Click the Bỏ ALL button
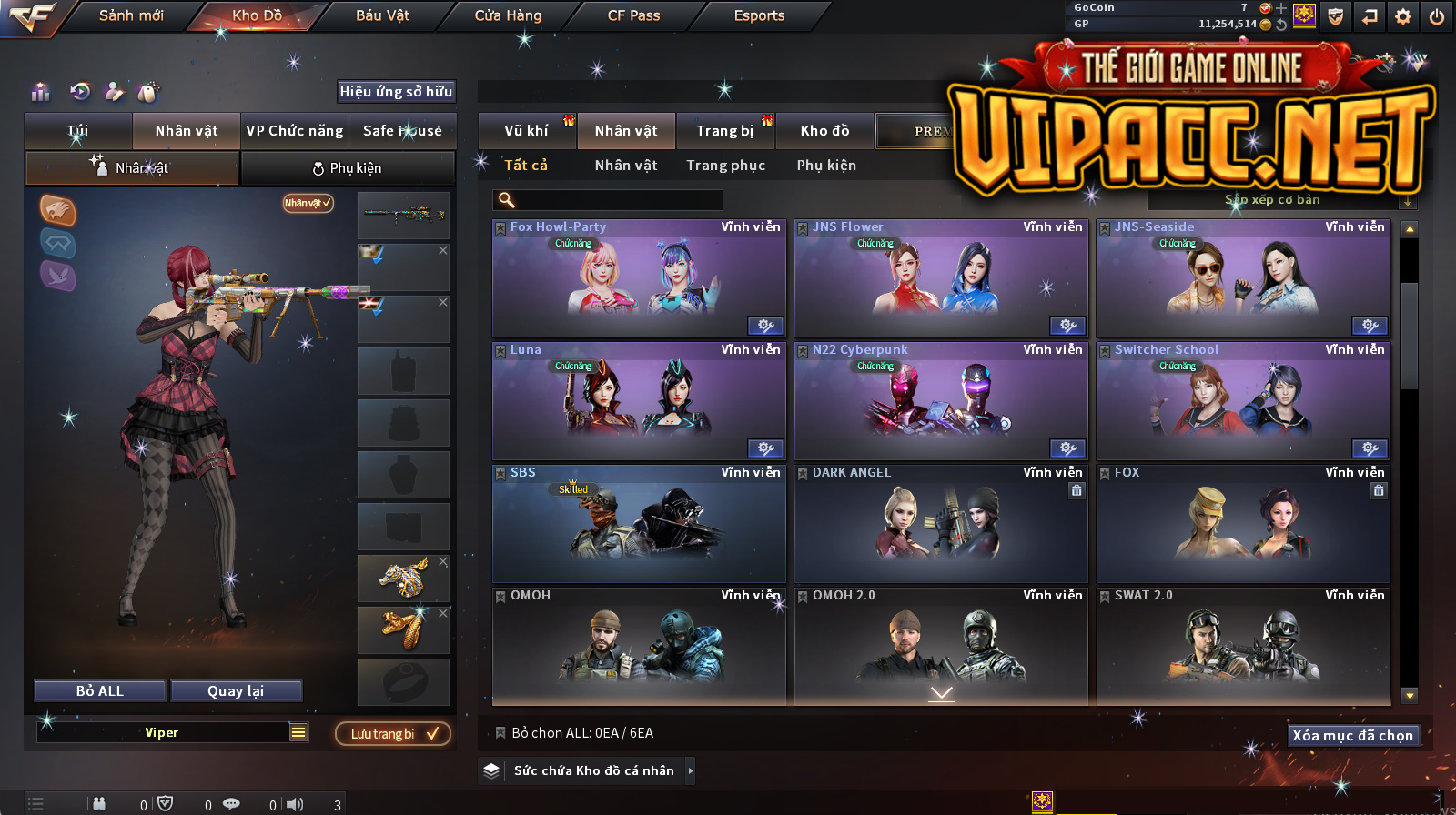The image size is (1456, 815). [x=100, y=691]
